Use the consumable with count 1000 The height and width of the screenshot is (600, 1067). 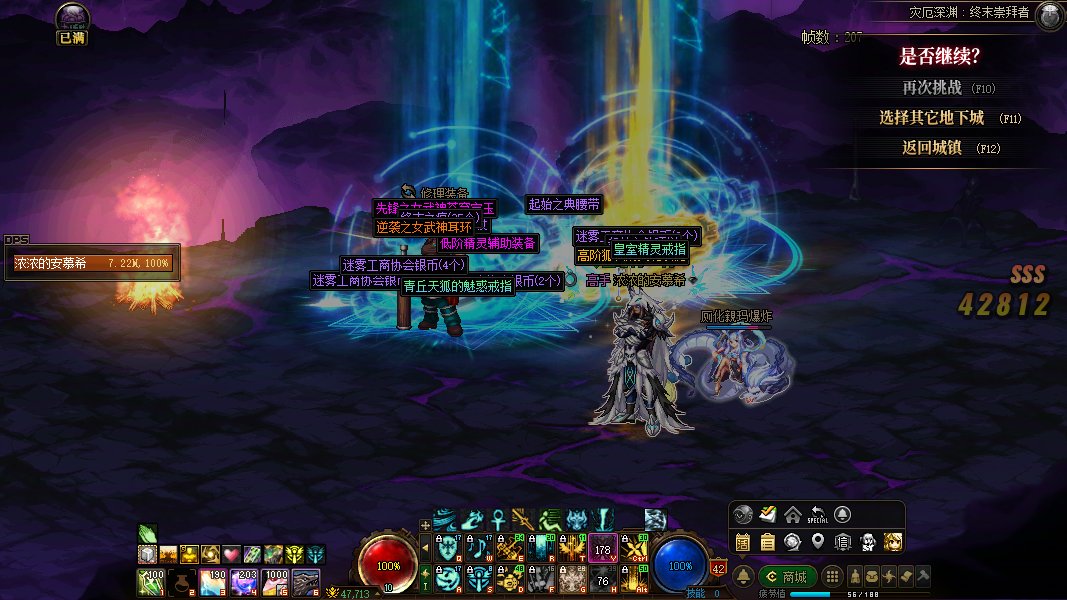pos(275,581)
